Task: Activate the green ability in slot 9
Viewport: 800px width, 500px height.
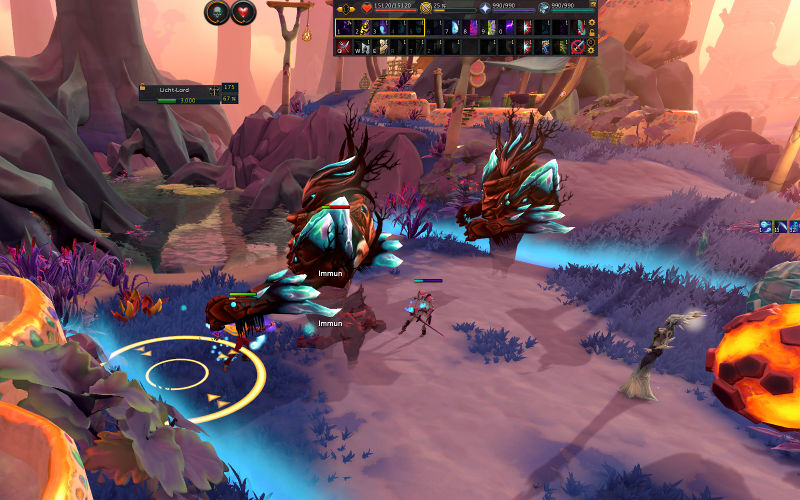Action: pos(492,28)
